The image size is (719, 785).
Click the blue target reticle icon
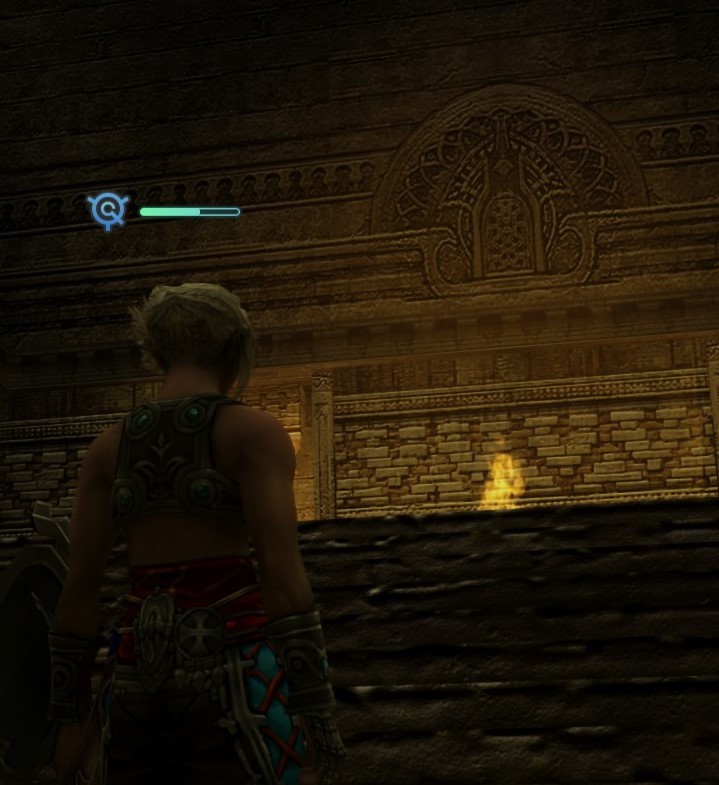pos(108,211)
